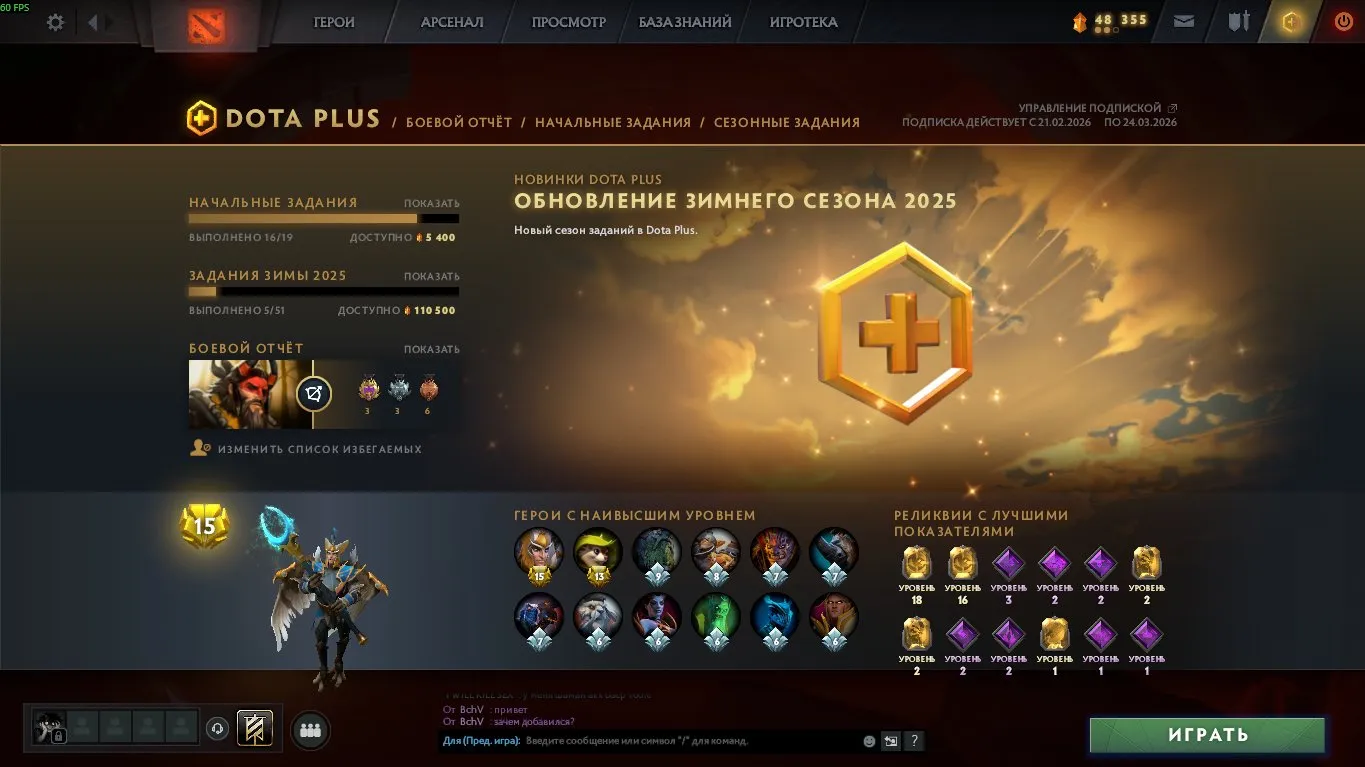This screenshot has height=767, width=1365.
Task: Click the party/friends group icon
Action: (x=309, y=730)
